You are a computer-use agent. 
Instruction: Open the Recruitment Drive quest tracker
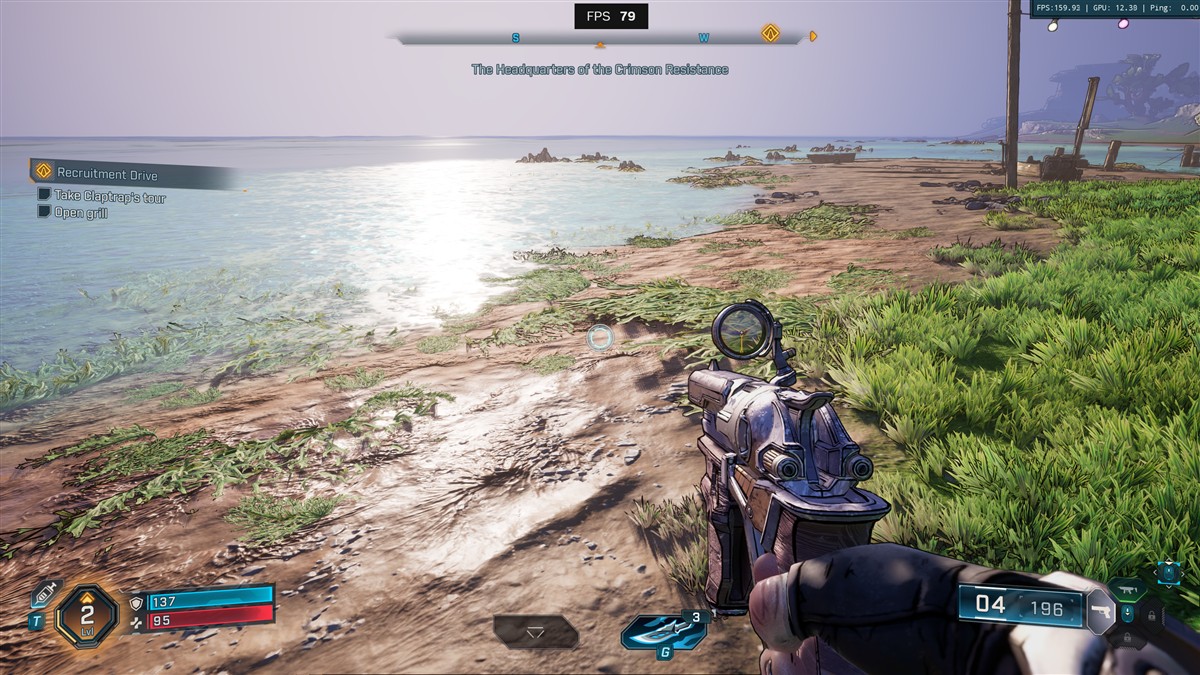point(108,174)
